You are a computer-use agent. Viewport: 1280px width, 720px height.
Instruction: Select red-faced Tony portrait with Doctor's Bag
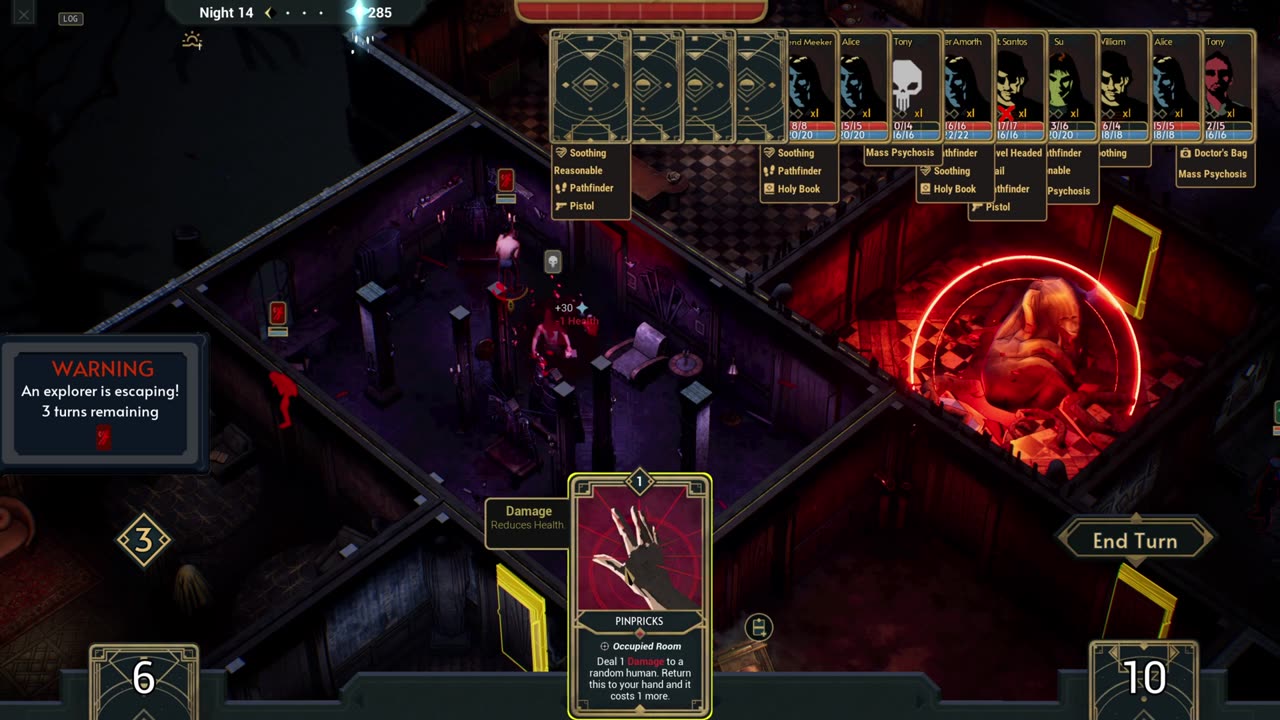(x=1229, y=87)
